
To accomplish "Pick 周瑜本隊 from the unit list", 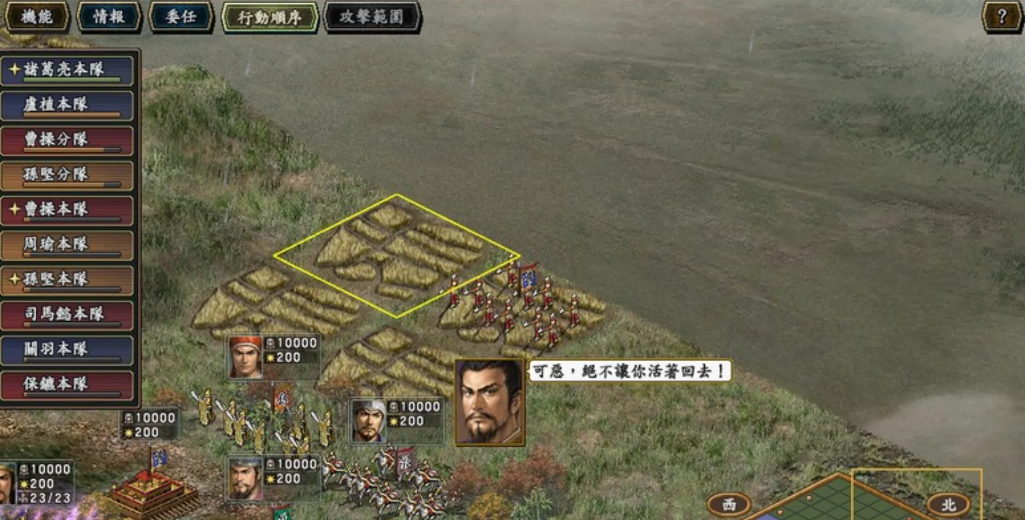I will pos(68,246).
